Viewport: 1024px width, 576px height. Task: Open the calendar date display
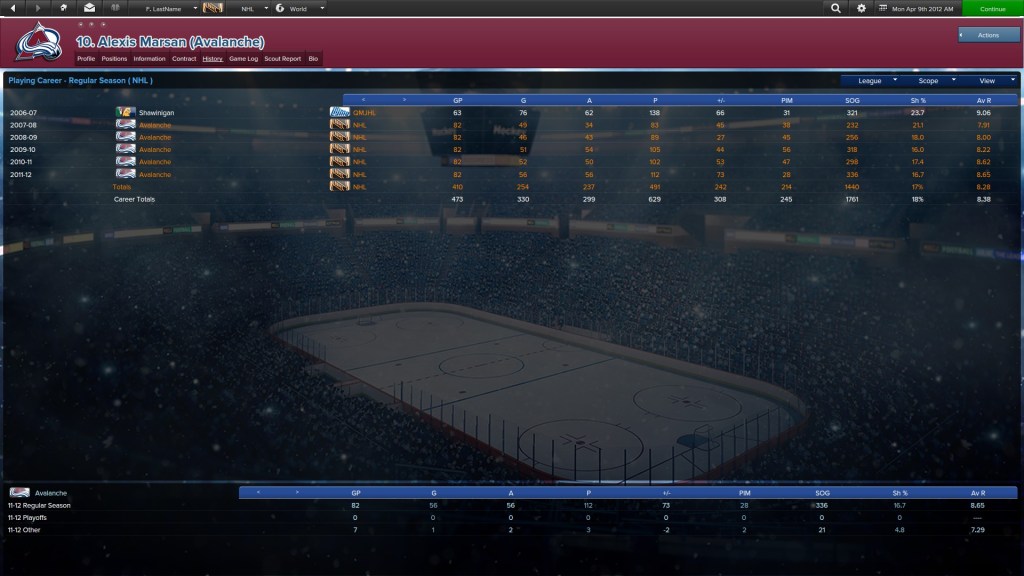(917, 8)
